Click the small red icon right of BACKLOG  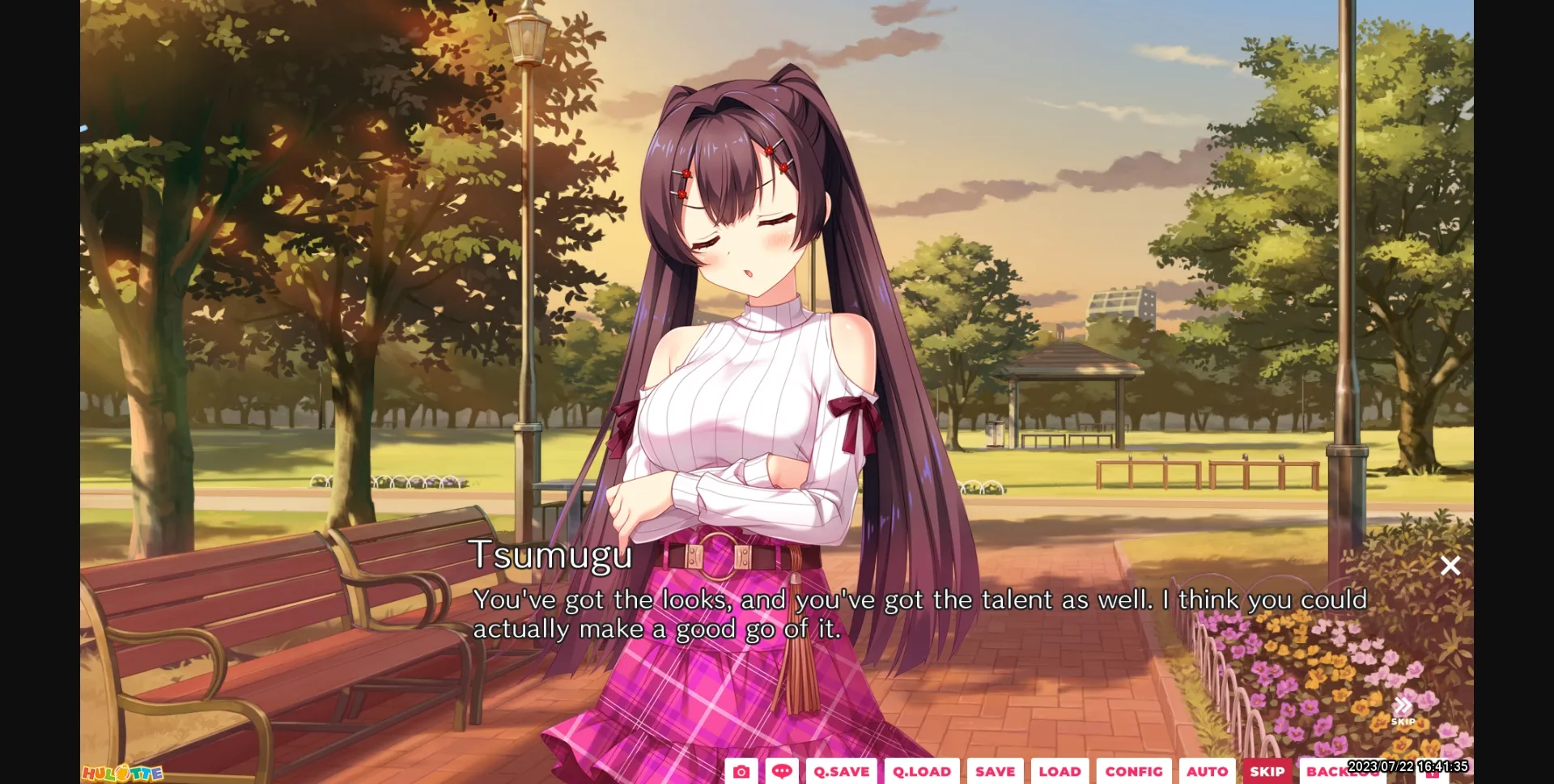tap(1433, 775)
